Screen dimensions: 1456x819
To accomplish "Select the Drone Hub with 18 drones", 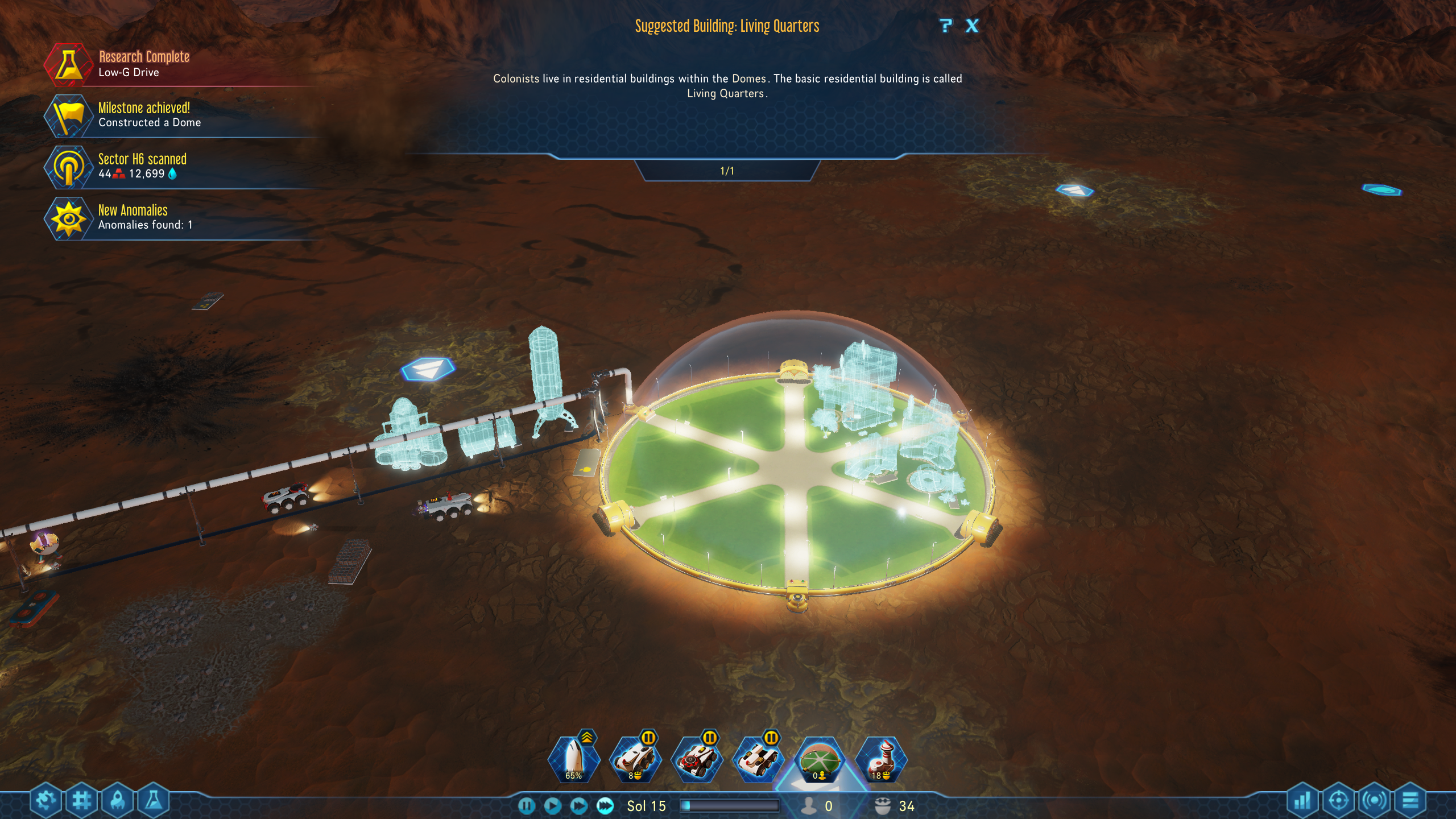I will click(881, 759).
